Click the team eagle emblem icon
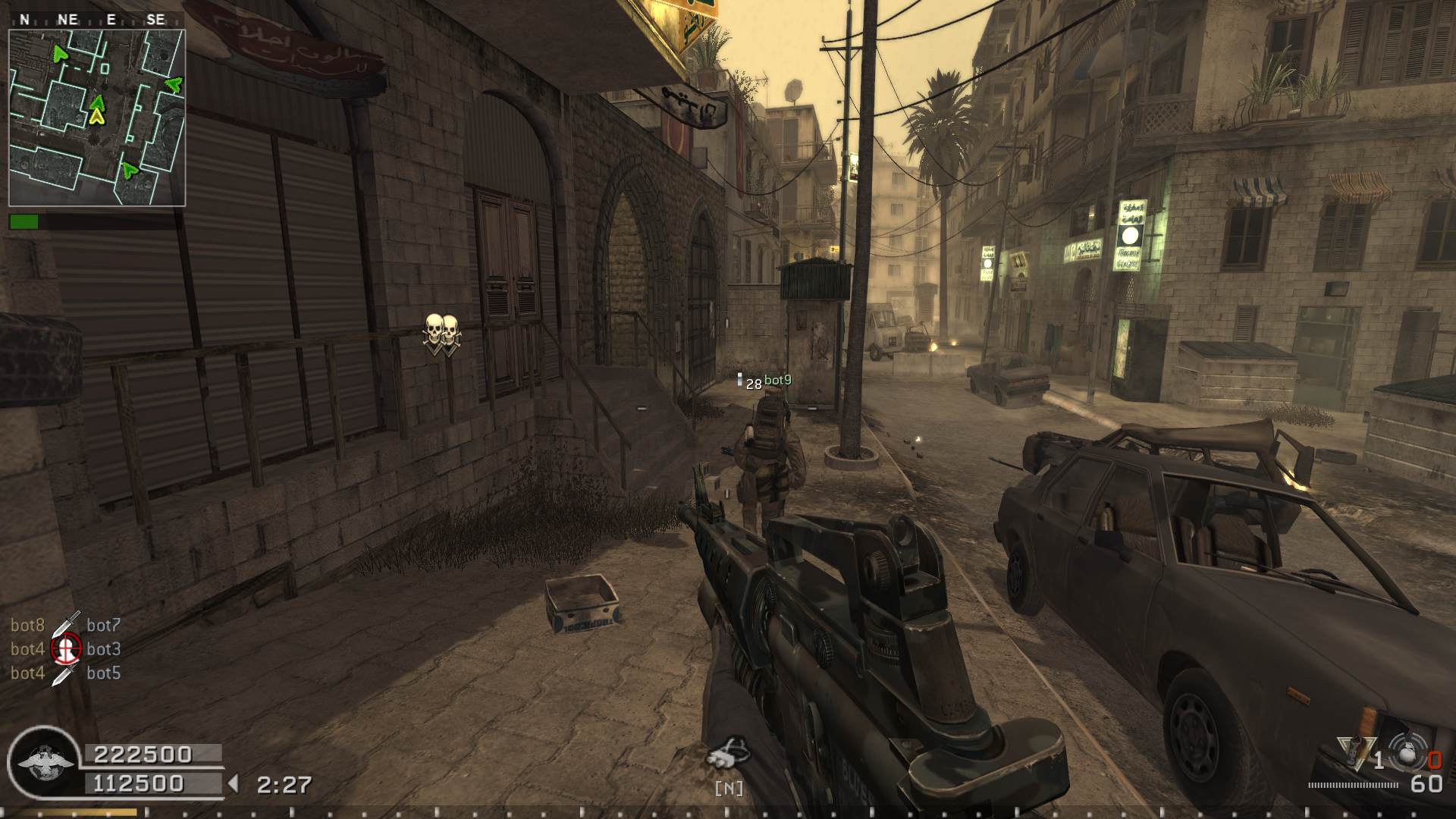The width and height of the screenshot is (1456, 819). pyautogui.click(x=45, y=762)
